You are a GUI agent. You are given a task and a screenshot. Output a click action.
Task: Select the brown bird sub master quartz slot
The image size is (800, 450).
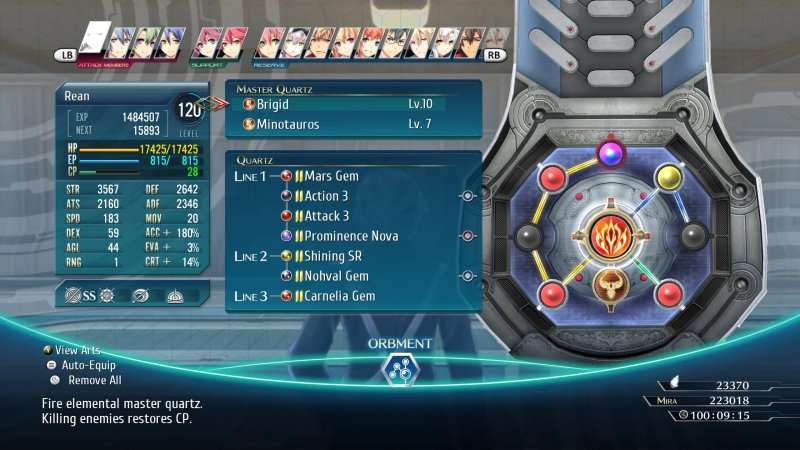click(x=609, y=284)
